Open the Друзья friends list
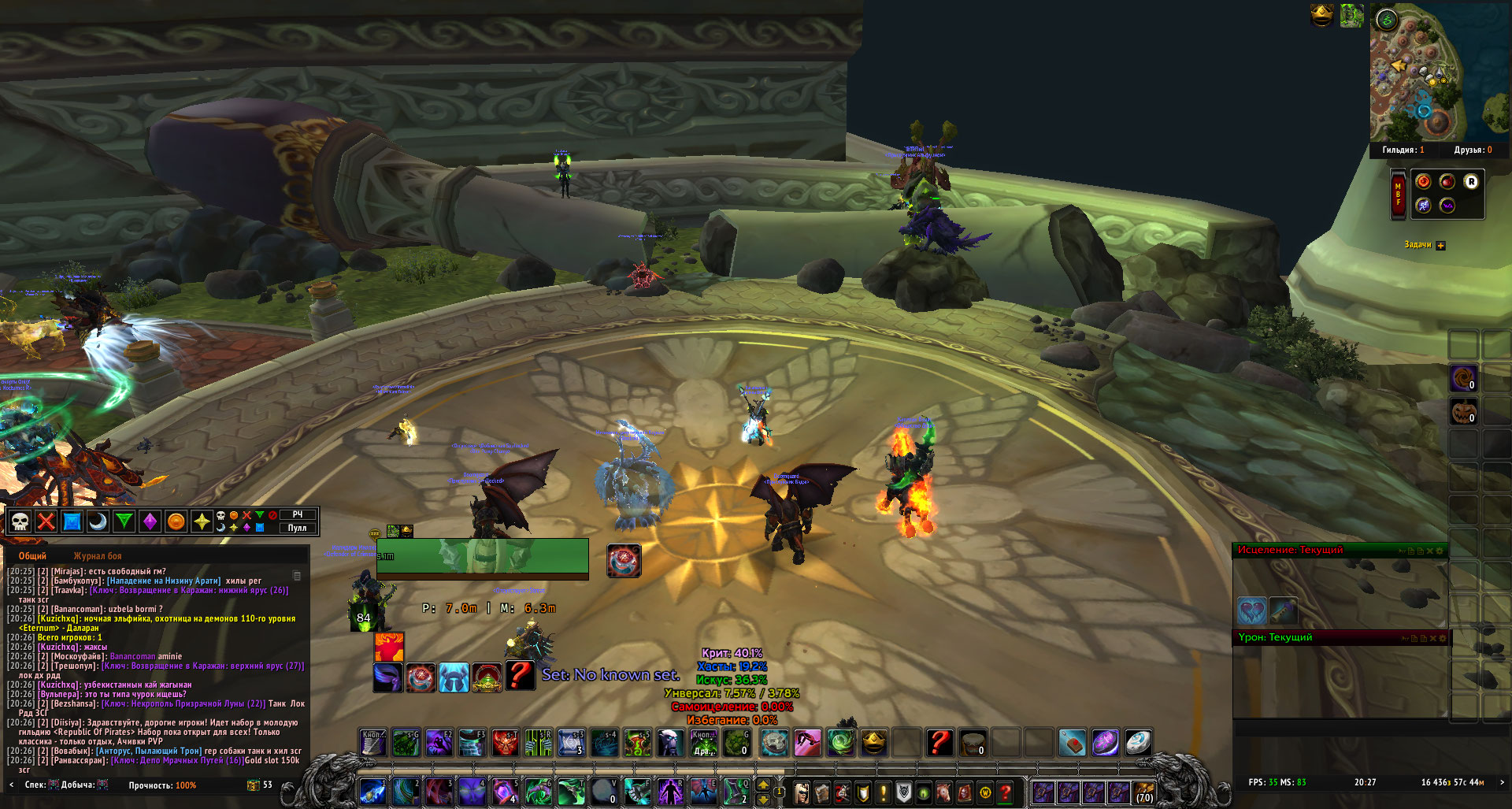 click(1472, 150)
